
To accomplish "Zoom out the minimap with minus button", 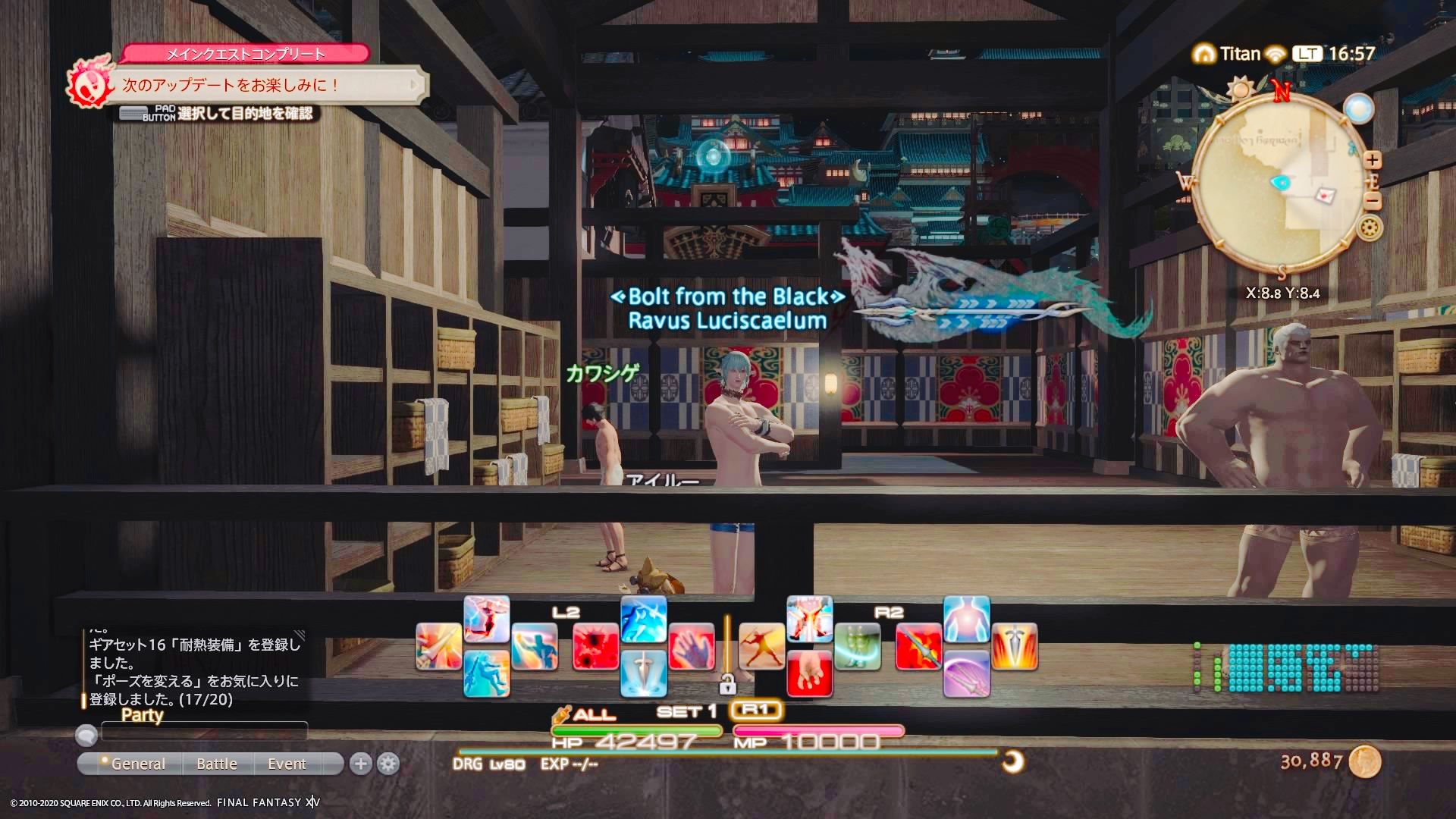I will pos(1372,201).
